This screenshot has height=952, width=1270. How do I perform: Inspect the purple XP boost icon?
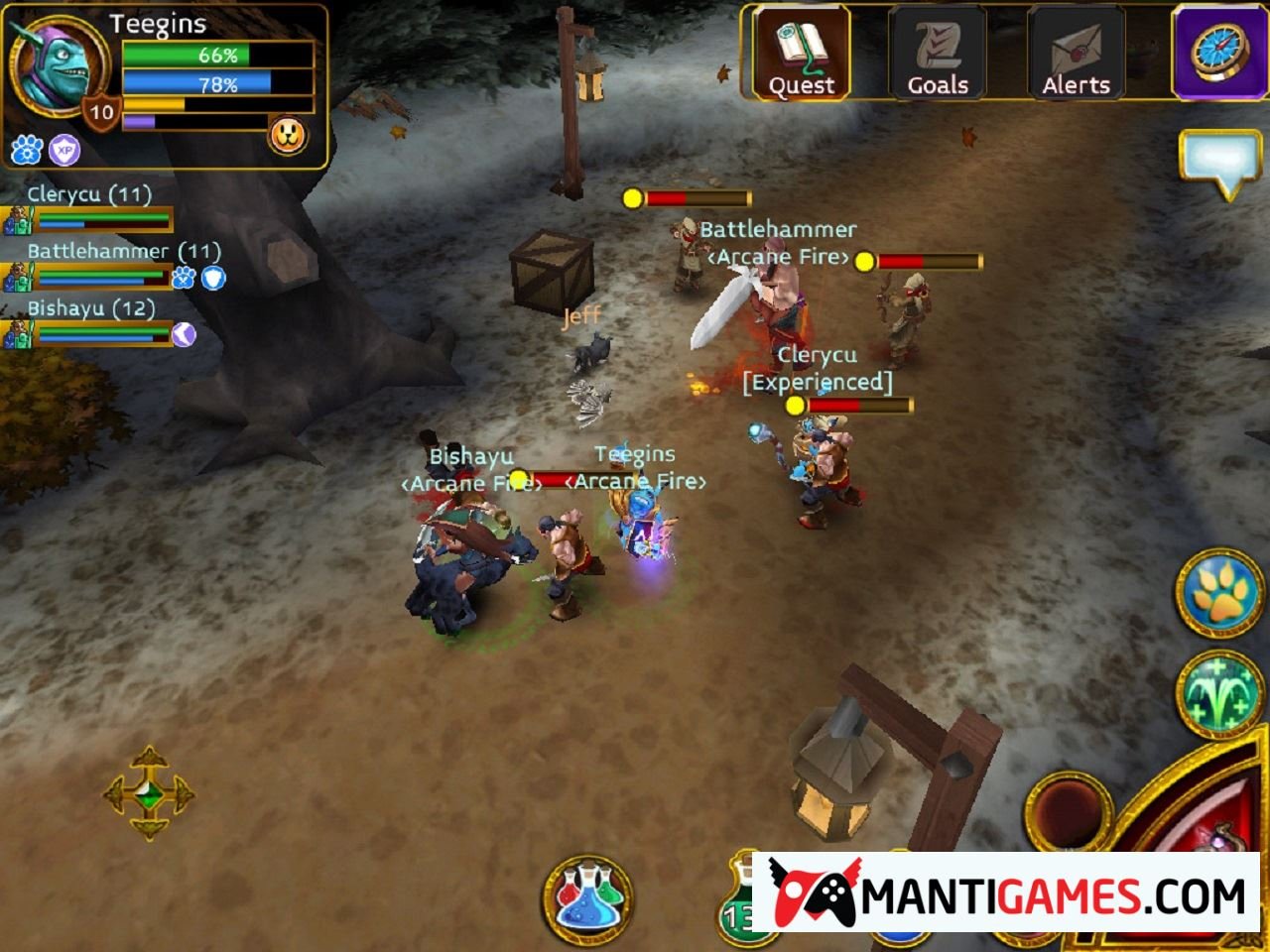[x=64, y=150]
